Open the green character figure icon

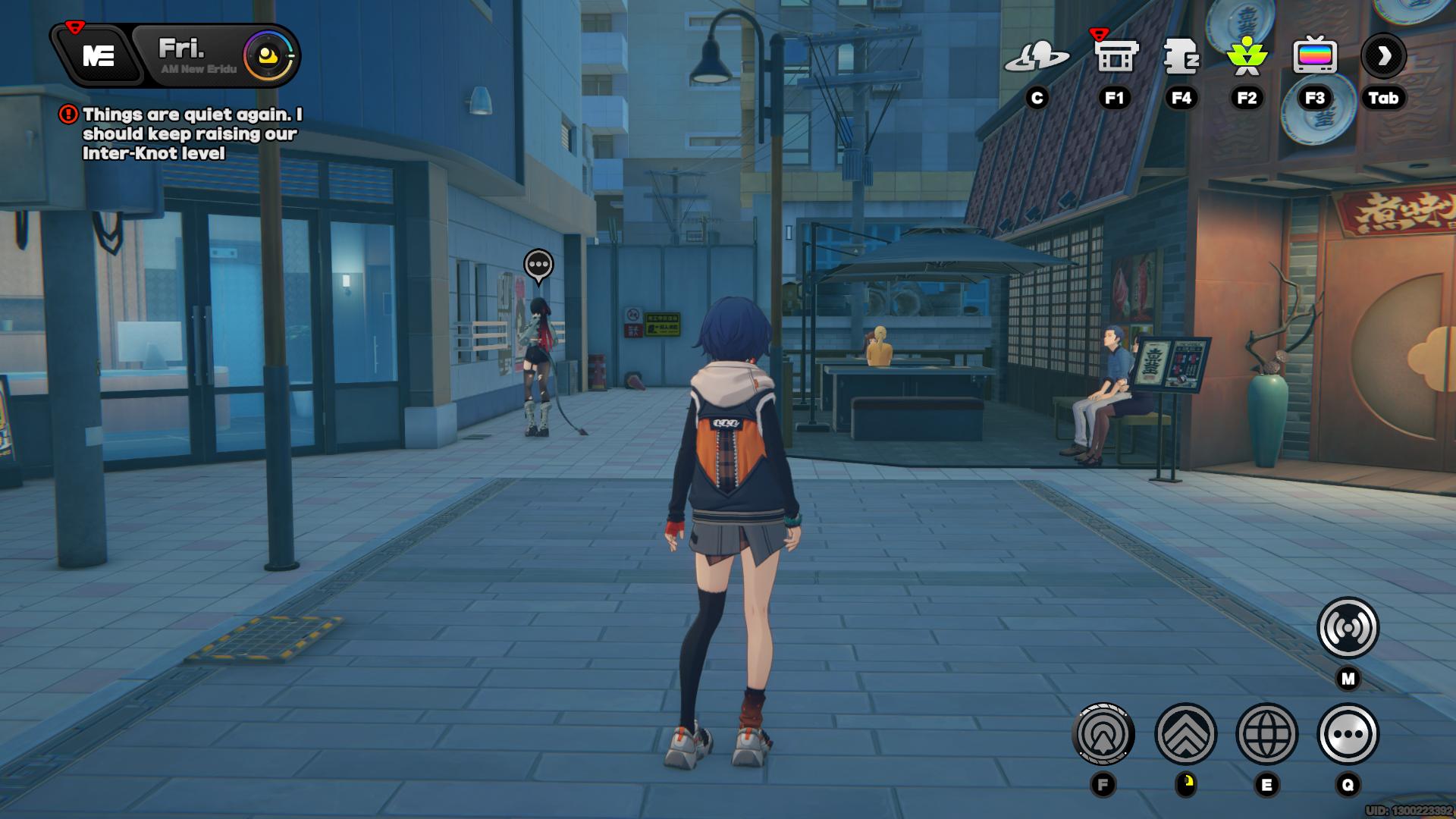pos(1247,56)
